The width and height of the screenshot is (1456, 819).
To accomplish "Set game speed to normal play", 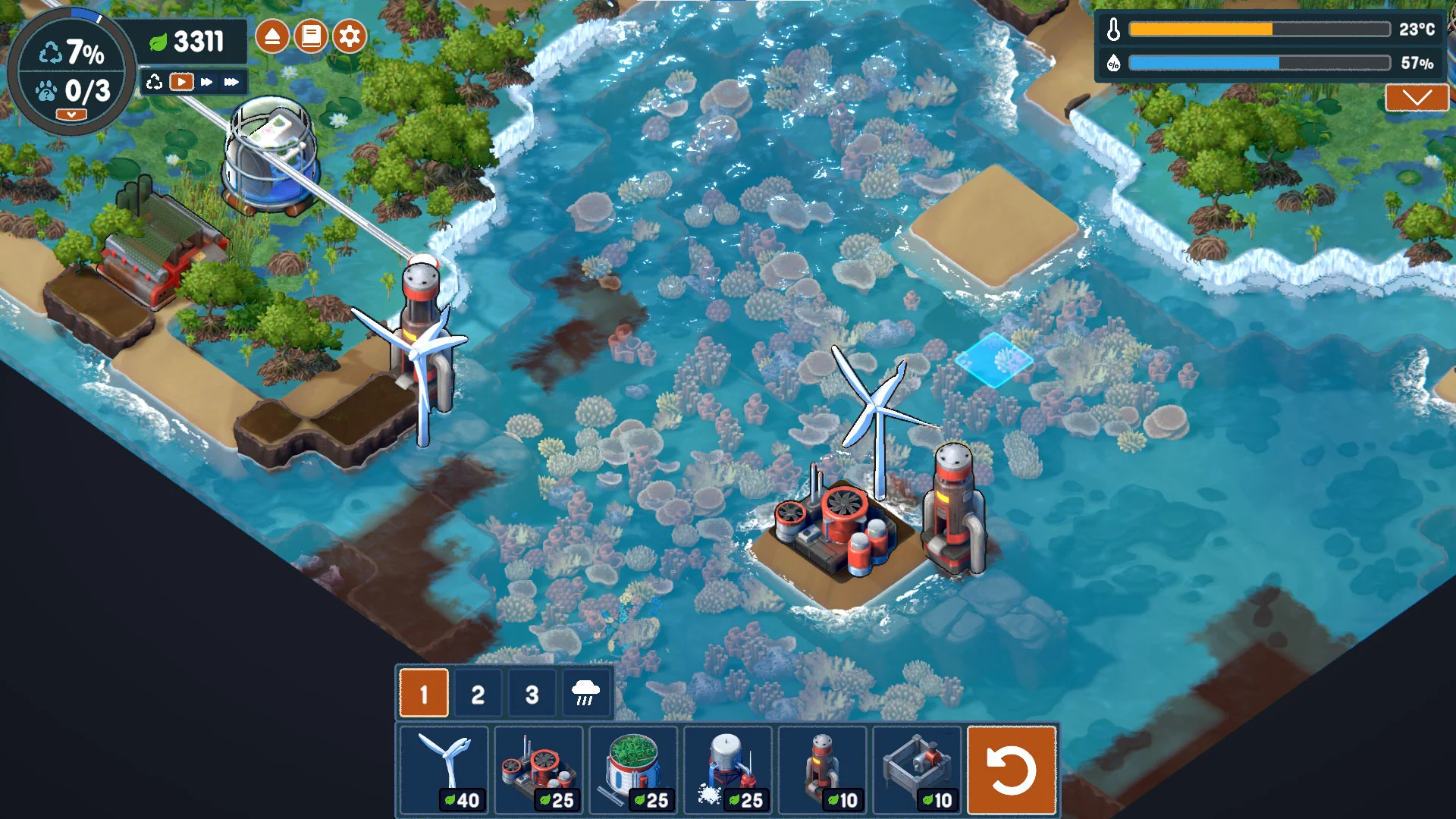I will 181,82.
